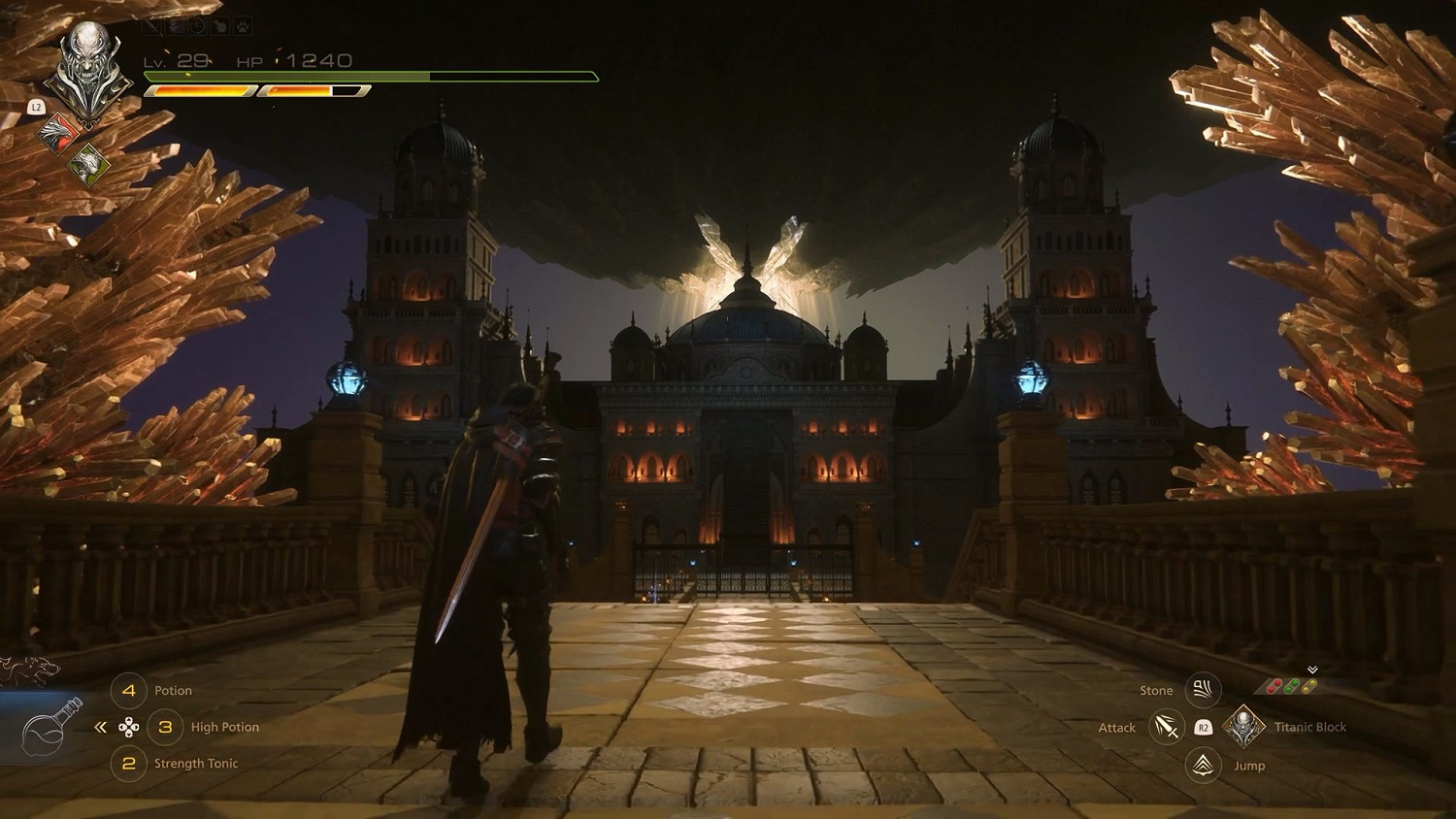
Task: Click the d-pad navigation icon
Action: (130, 726)
